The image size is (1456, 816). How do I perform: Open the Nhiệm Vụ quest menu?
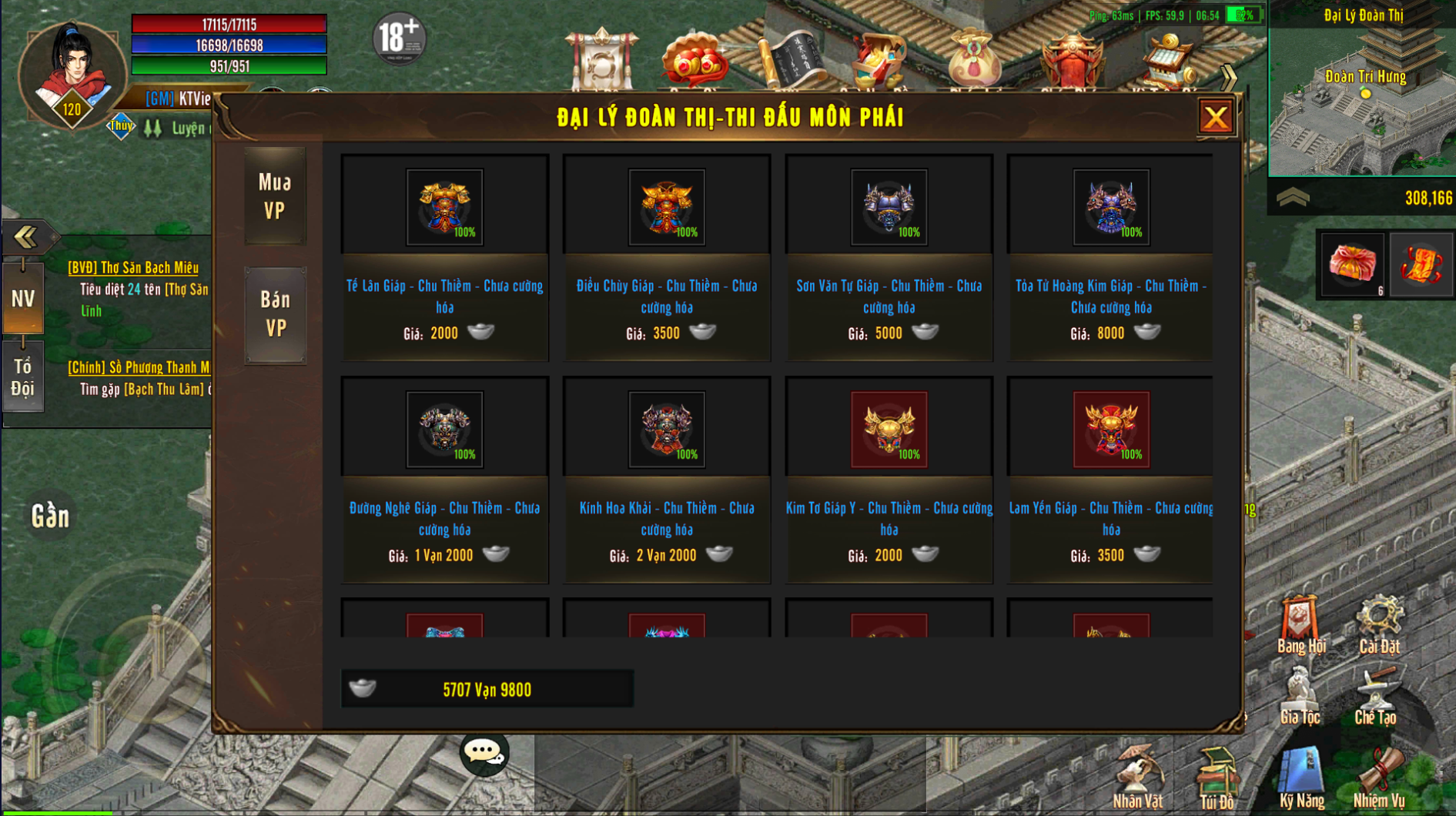[x=1378, y=776]
